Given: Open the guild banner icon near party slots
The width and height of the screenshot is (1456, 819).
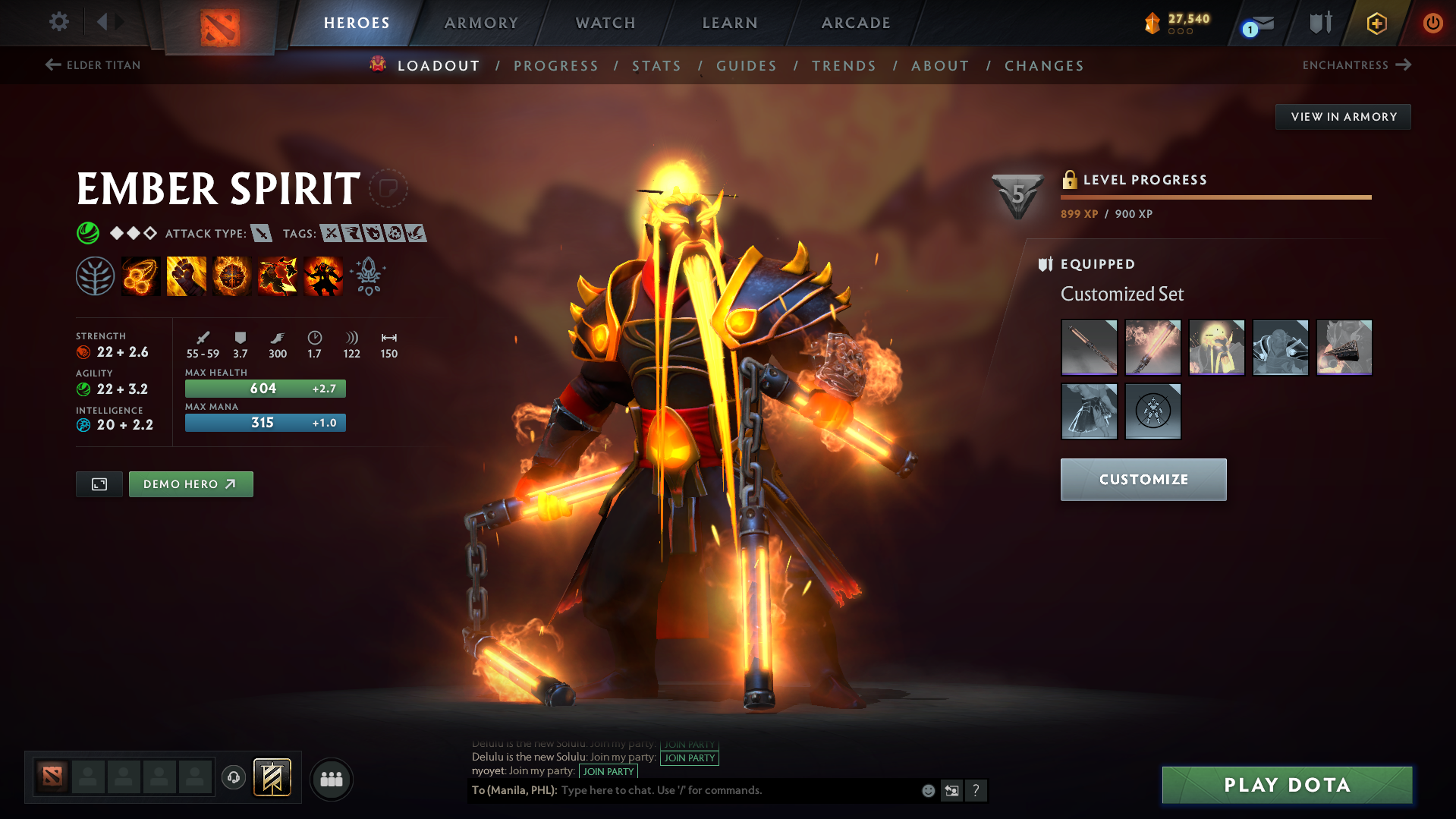Looking at the screenshot, I should 272,777.
